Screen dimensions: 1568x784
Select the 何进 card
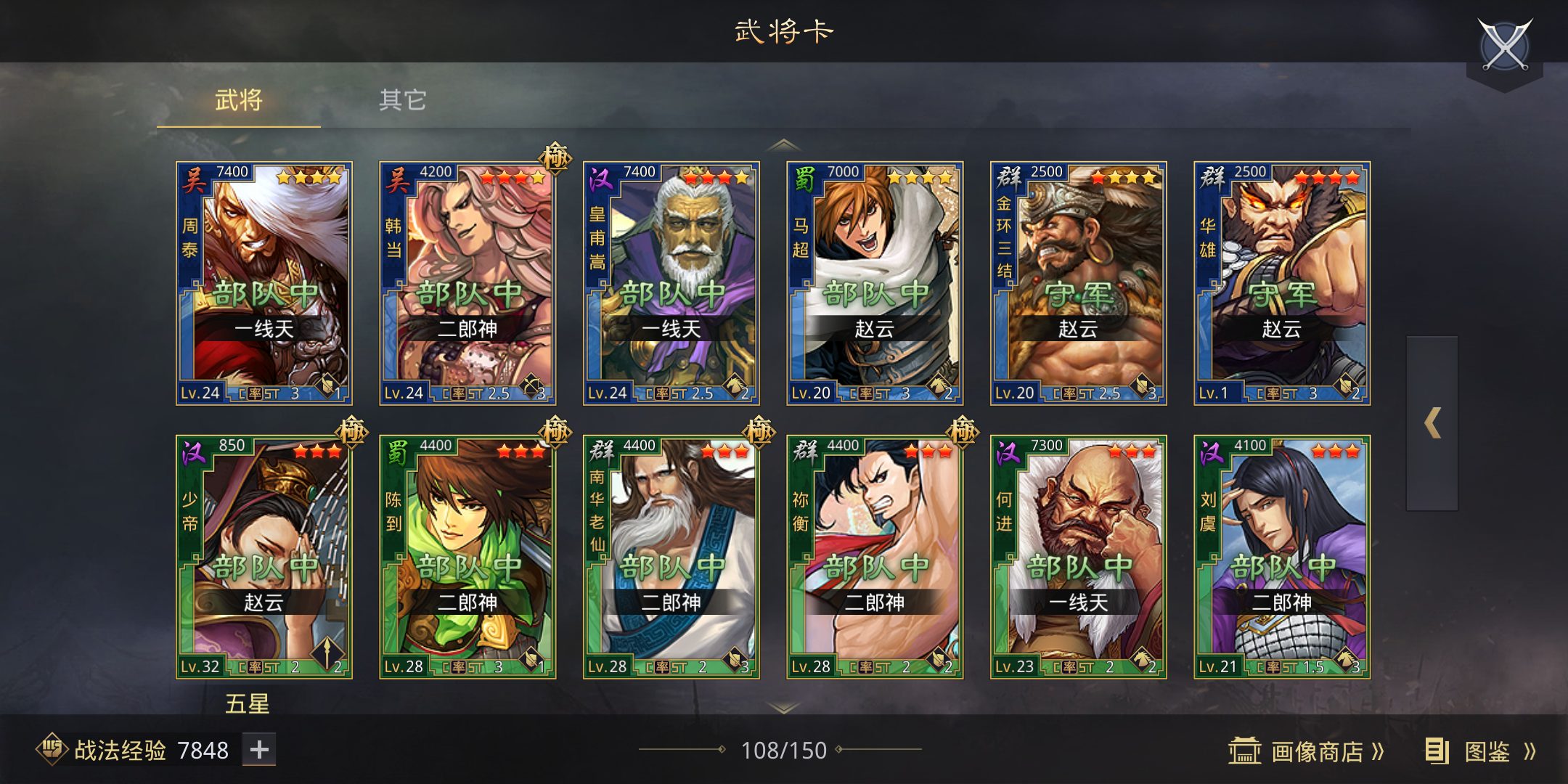click(x=1079, y=557)
